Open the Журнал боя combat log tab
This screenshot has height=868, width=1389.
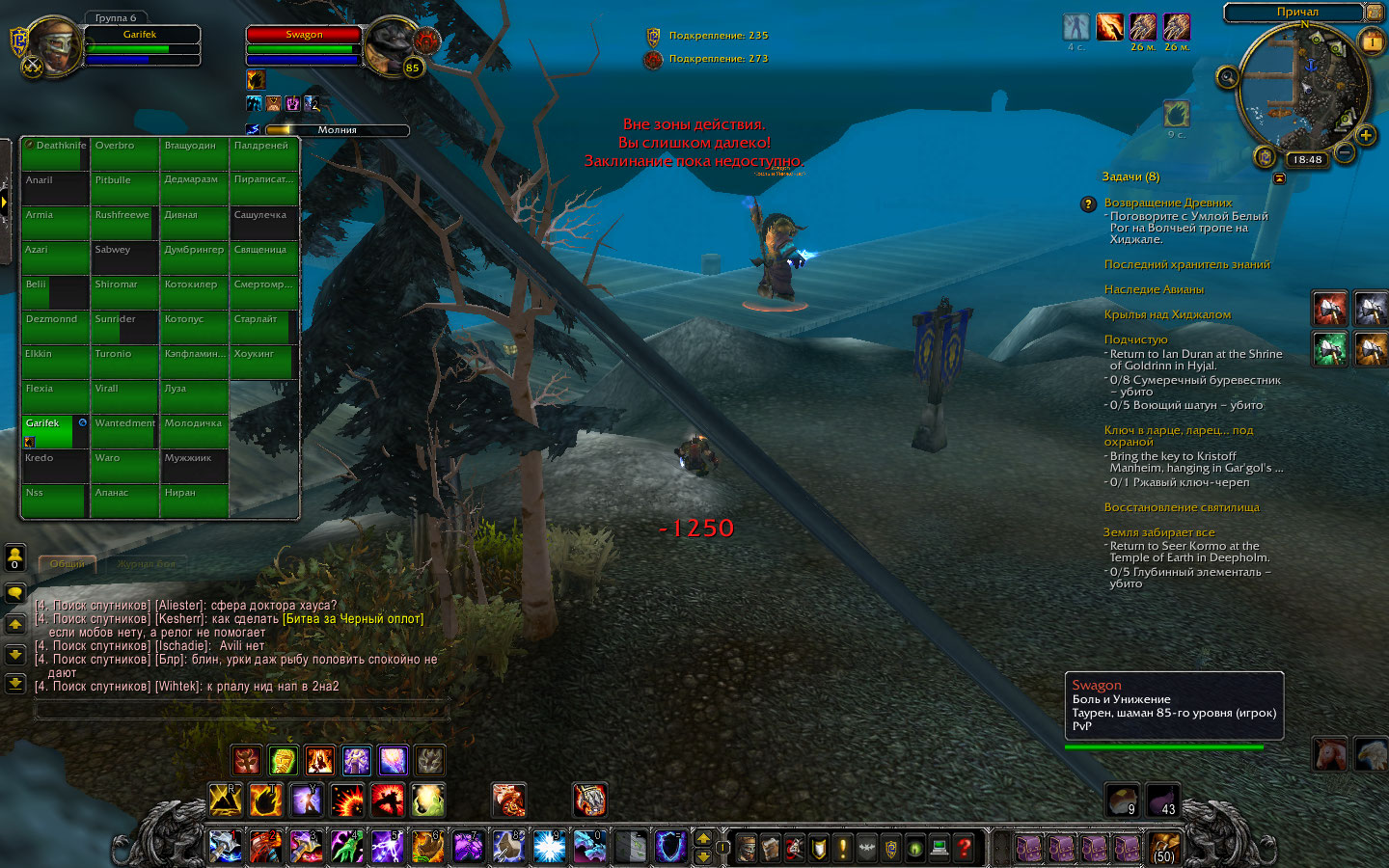pos(147,563)
